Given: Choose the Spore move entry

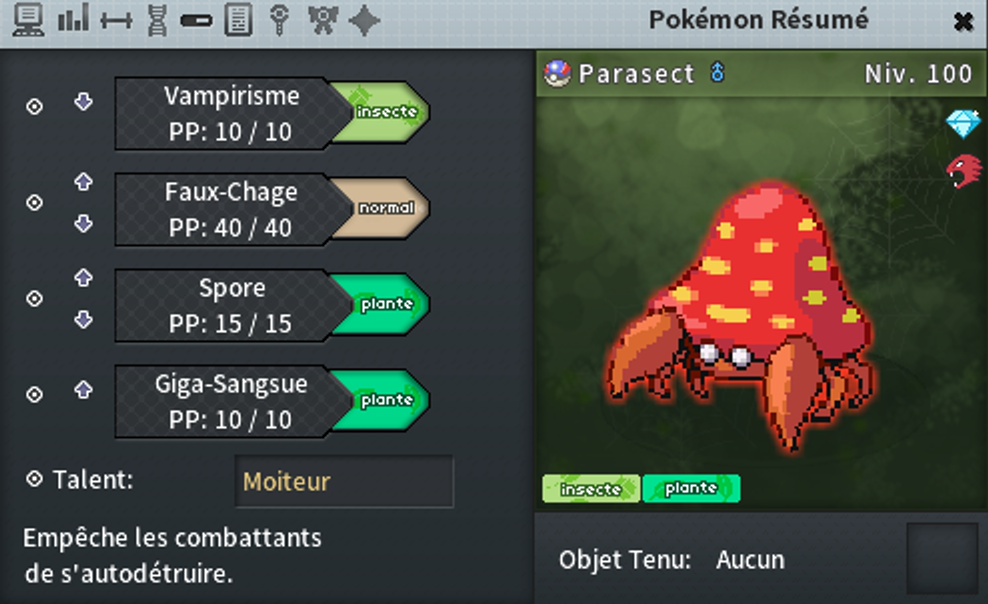Looking at the screenshot, I should pos(232,305).
